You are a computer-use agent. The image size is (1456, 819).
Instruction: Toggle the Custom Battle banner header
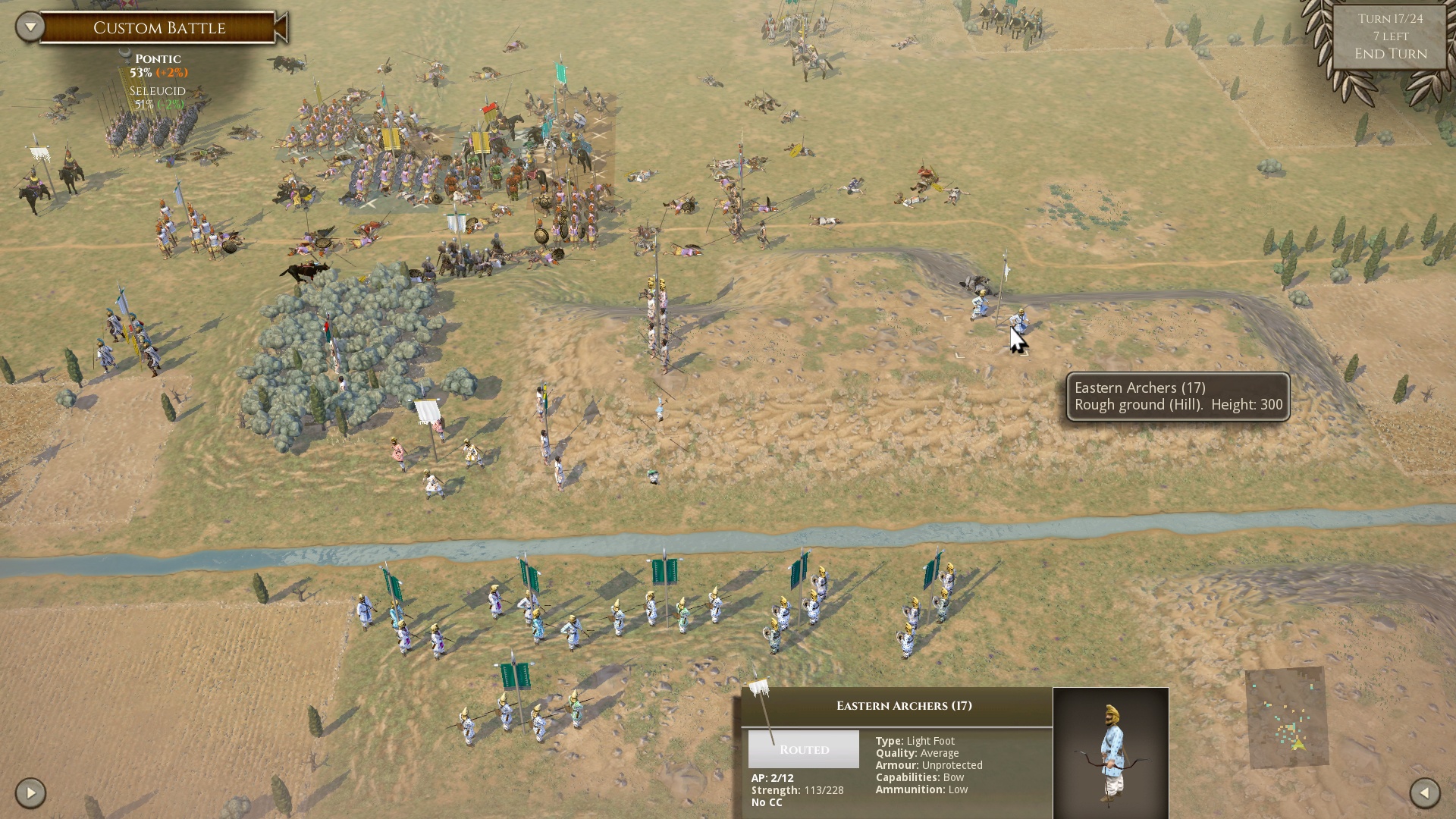[159, 27]
